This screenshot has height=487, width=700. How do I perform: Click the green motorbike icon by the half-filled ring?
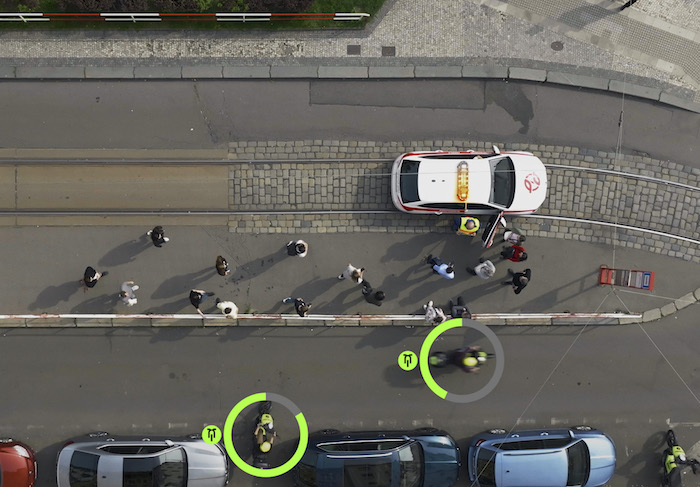tap(407, 360)
